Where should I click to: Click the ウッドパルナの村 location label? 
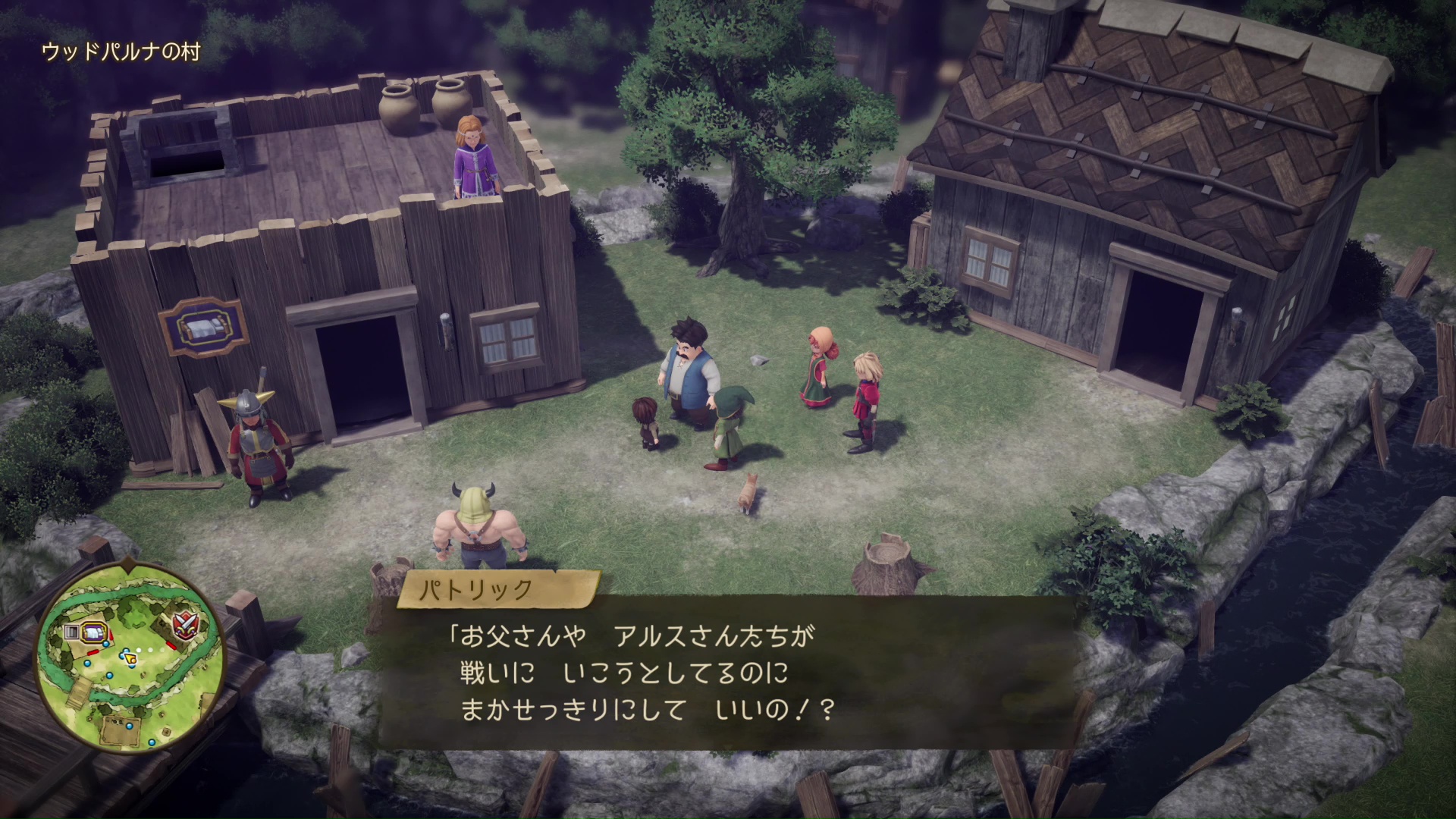pos(121,52)
